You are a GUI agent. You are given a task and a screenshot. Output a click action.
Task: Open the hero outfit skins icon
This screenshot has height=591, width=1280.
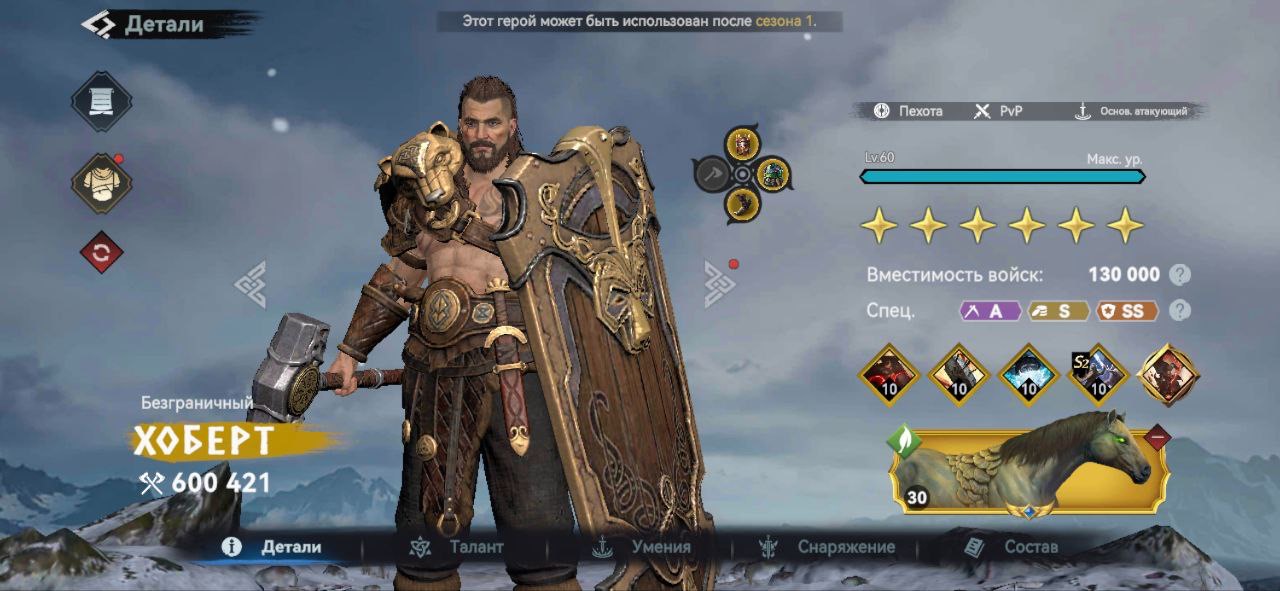101,183
